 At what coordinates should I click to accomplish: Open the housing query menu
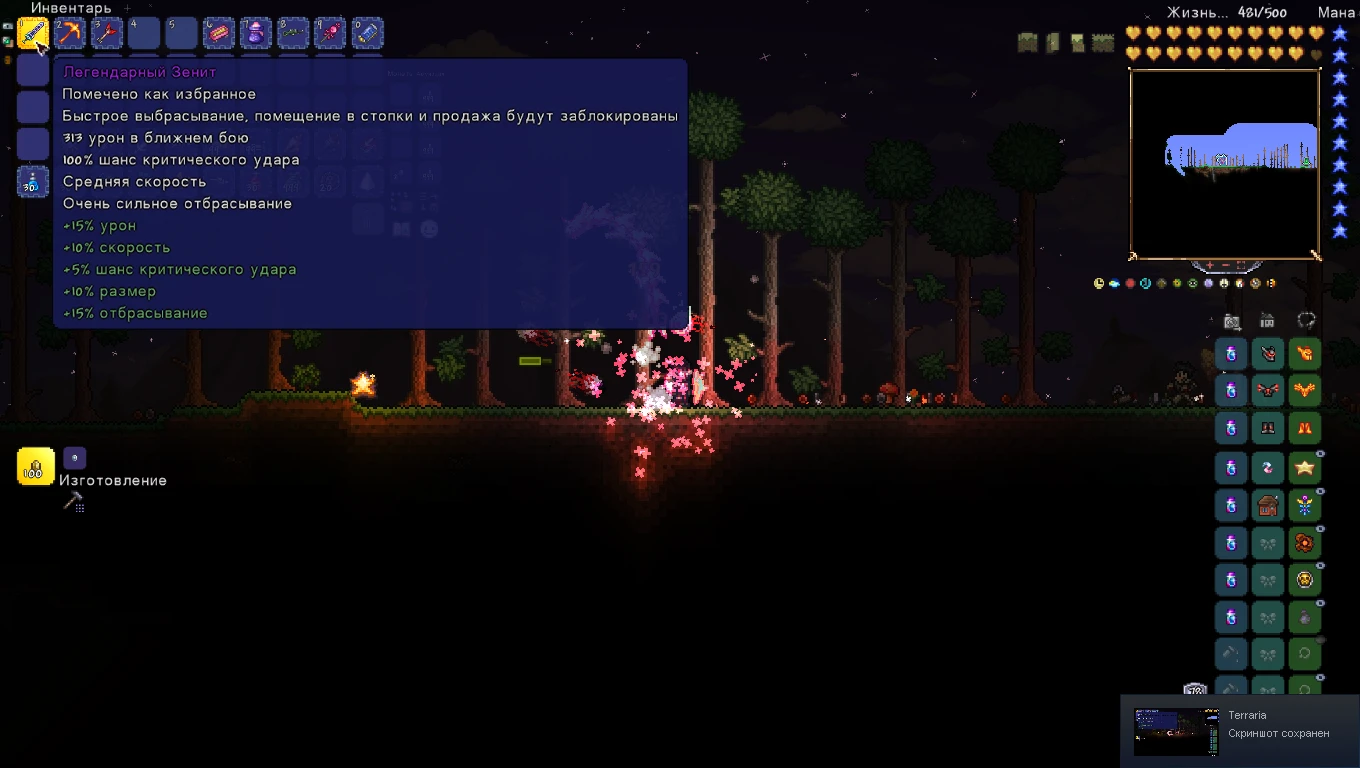click(x=1267, y=320)
